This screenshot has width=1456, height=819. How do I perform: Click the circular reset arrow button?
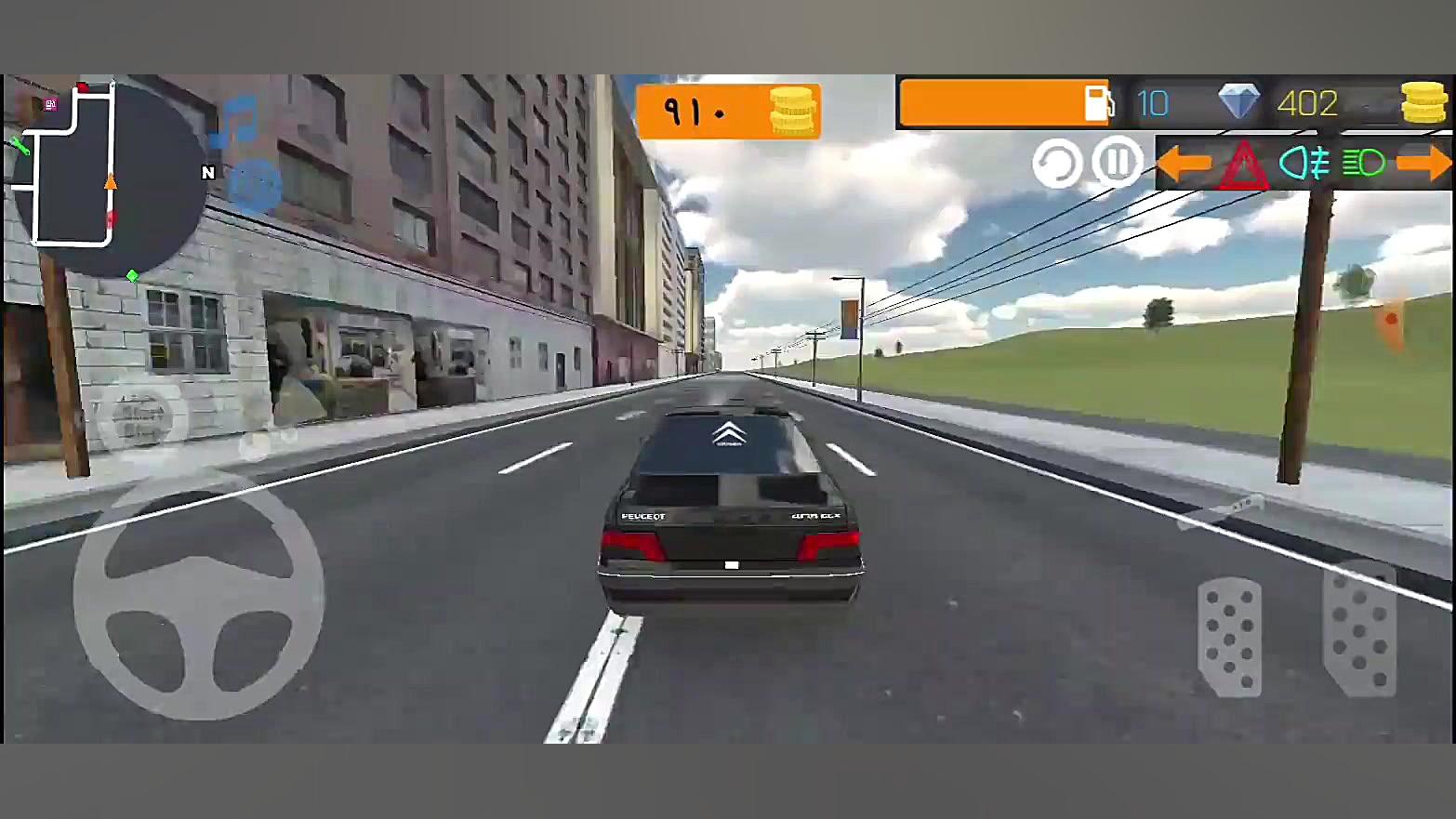1057,164
